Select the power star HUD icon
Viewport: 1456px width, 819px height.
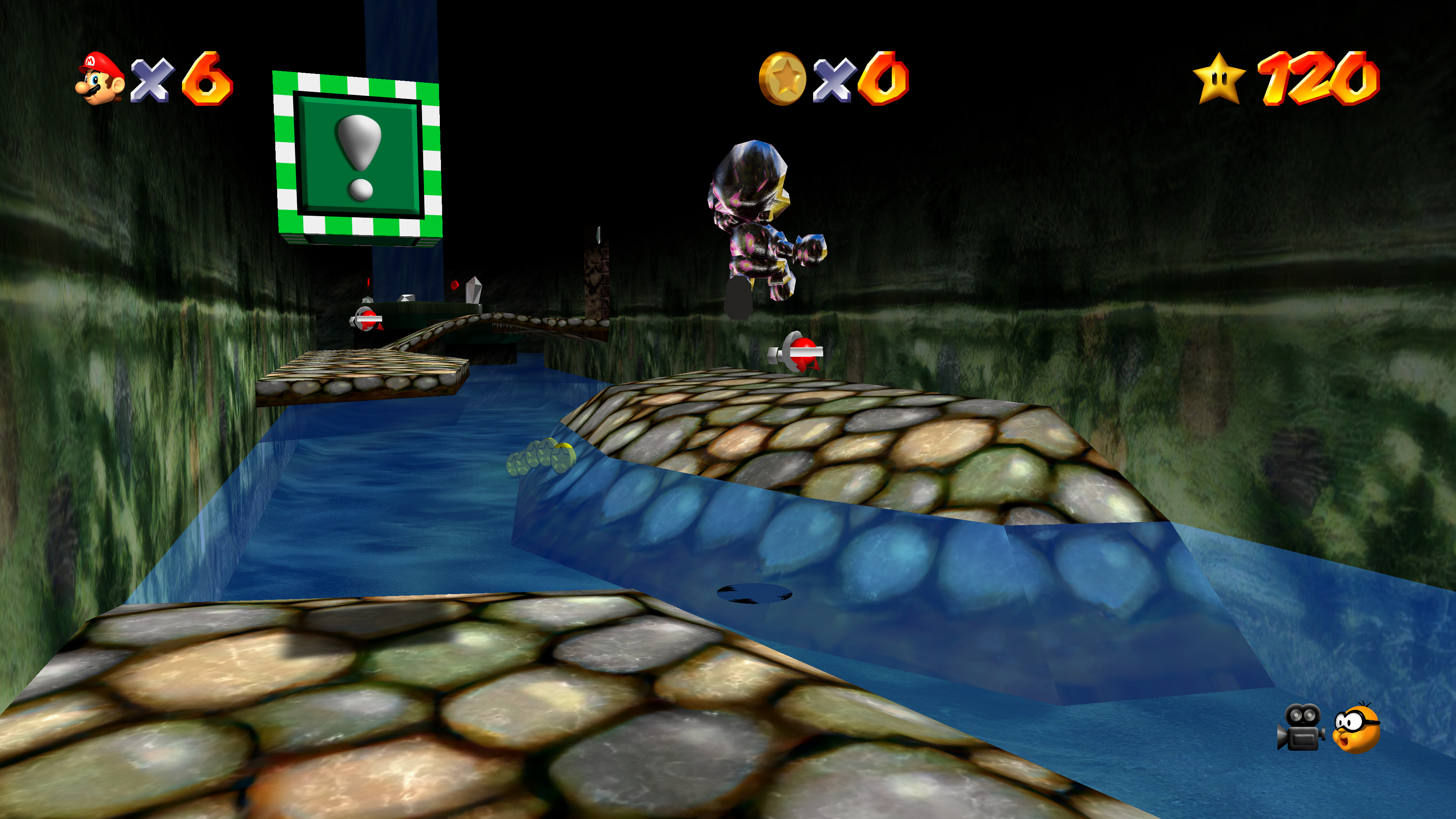[1219, 78]
